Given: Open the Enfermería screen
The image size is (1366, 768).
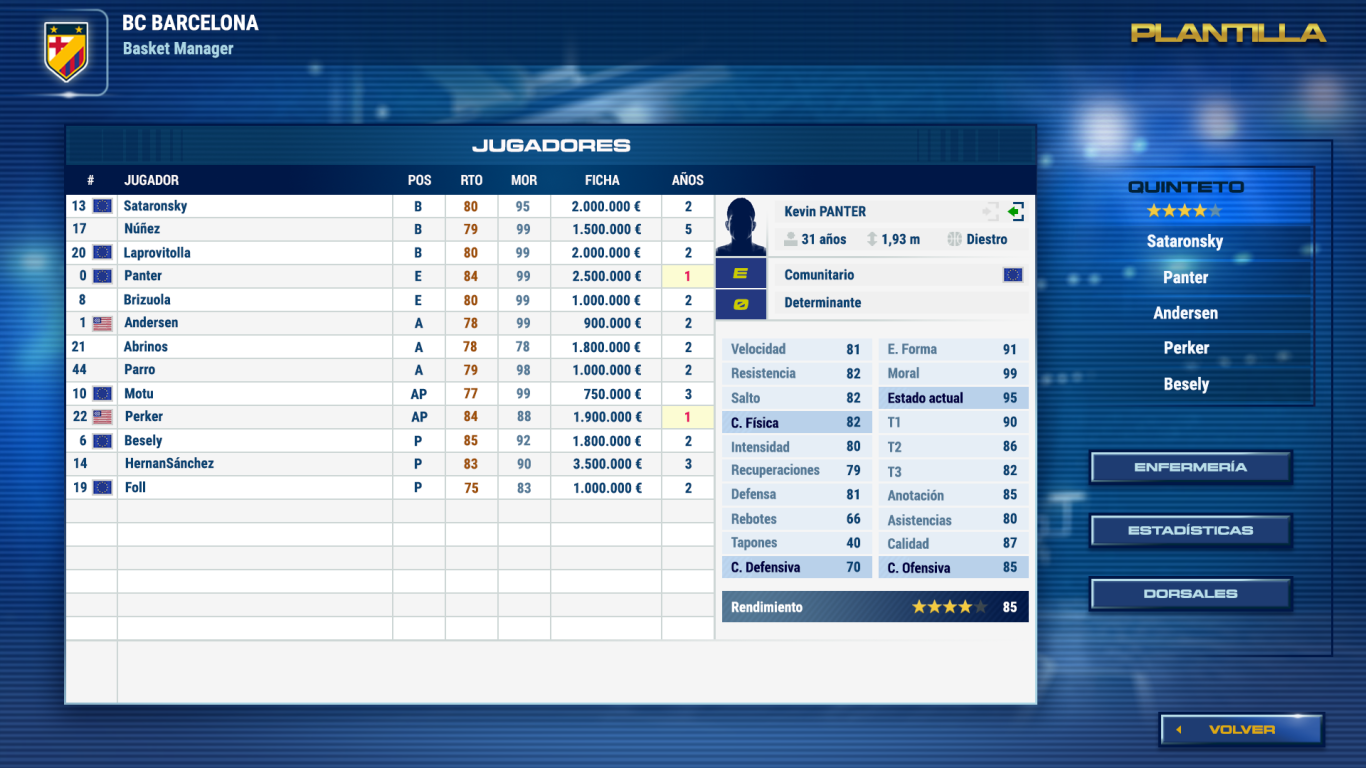Looking at the screenshot, I should pyautogui.click(x=1190, y=467).
